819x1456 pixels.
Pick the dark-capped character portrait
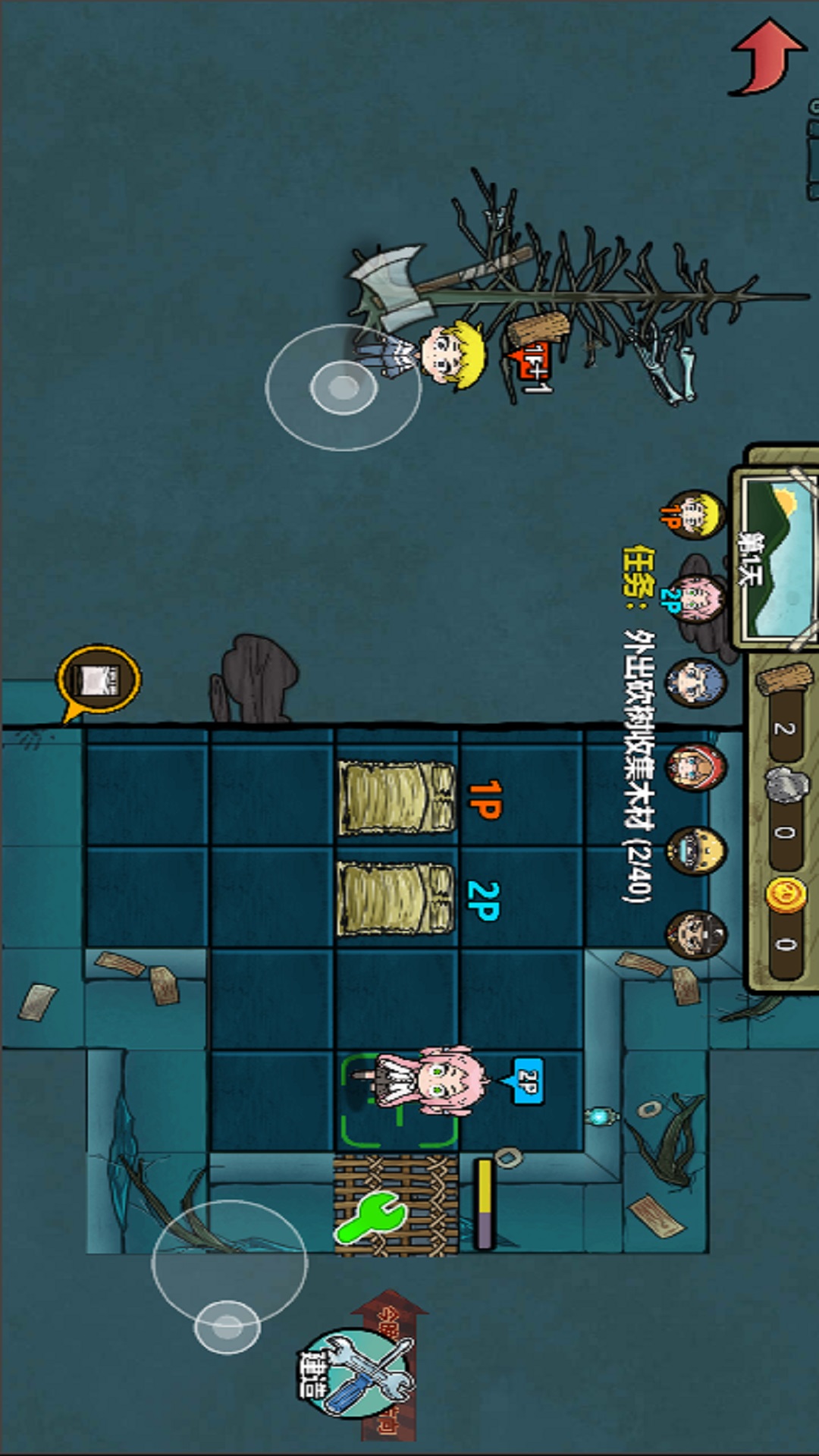click(x=695, y=935)
